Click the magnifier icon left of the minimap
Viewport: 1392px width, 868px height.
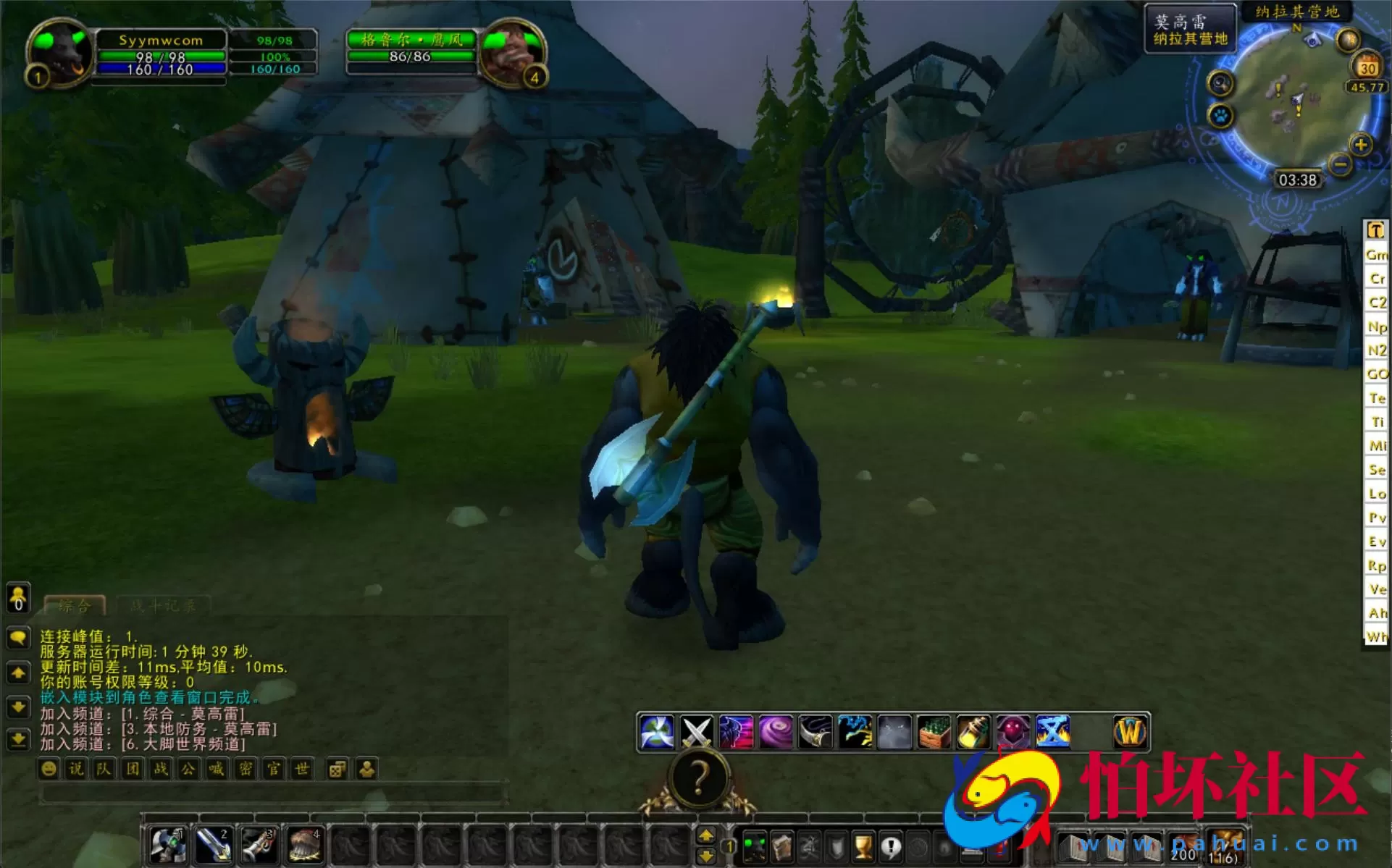pos(1219,83)
